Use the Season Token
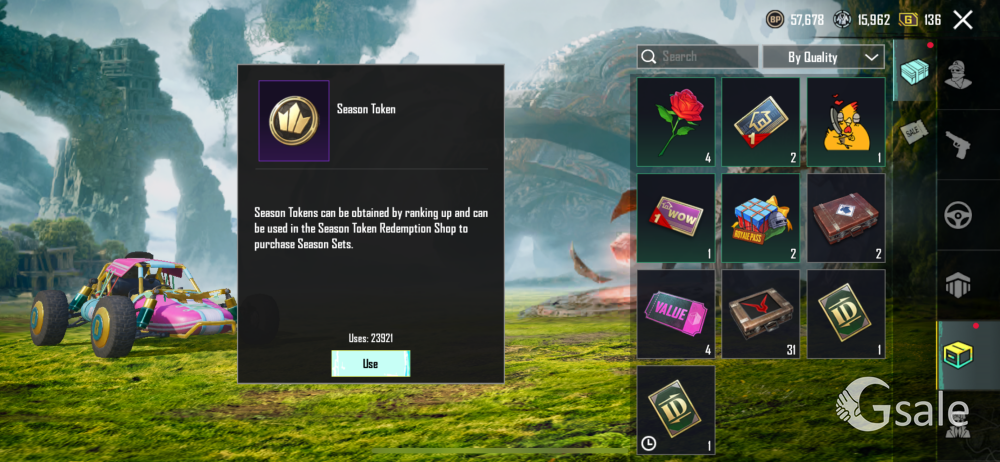 (x=370, y=364)
